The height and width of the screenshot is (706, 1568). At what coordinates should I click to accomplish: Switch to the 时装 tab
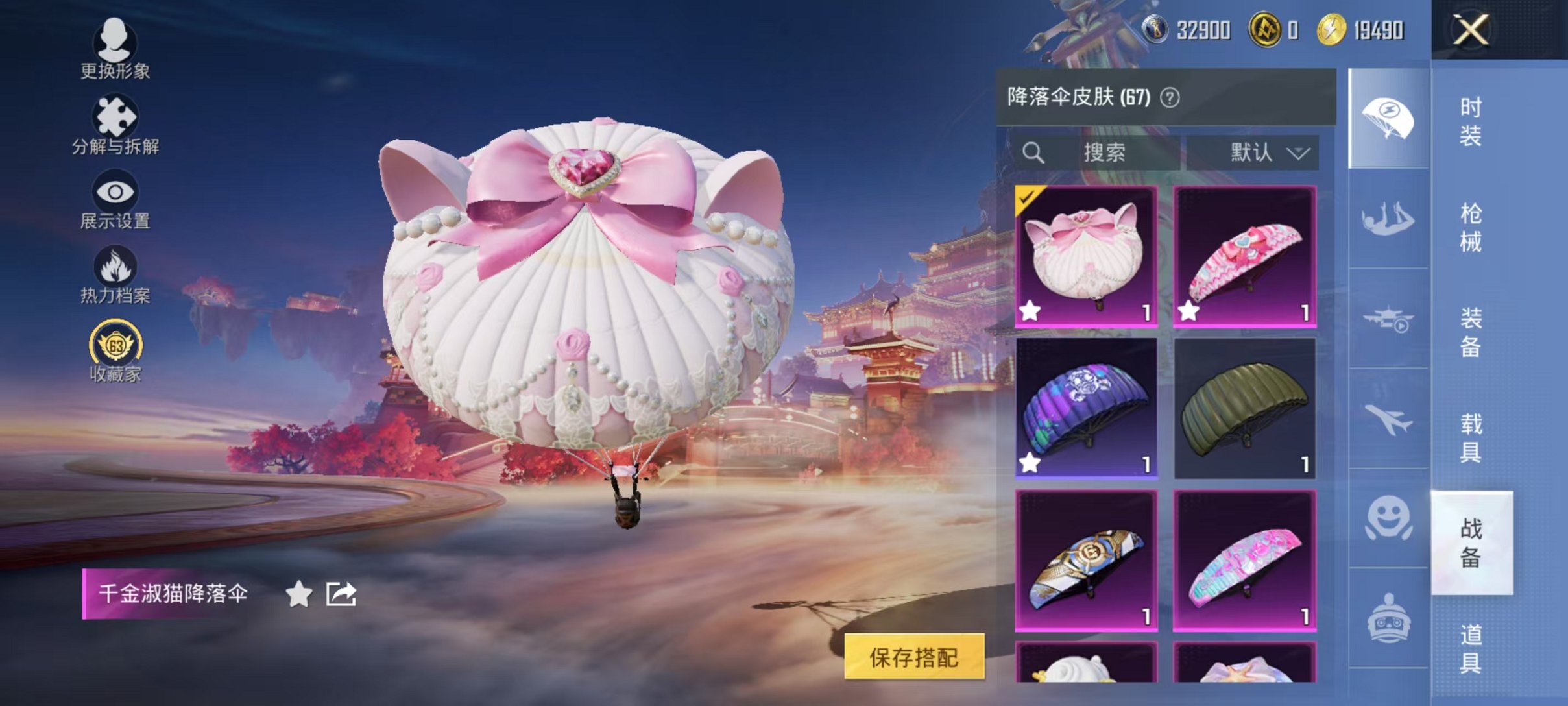click(1471, 121)
